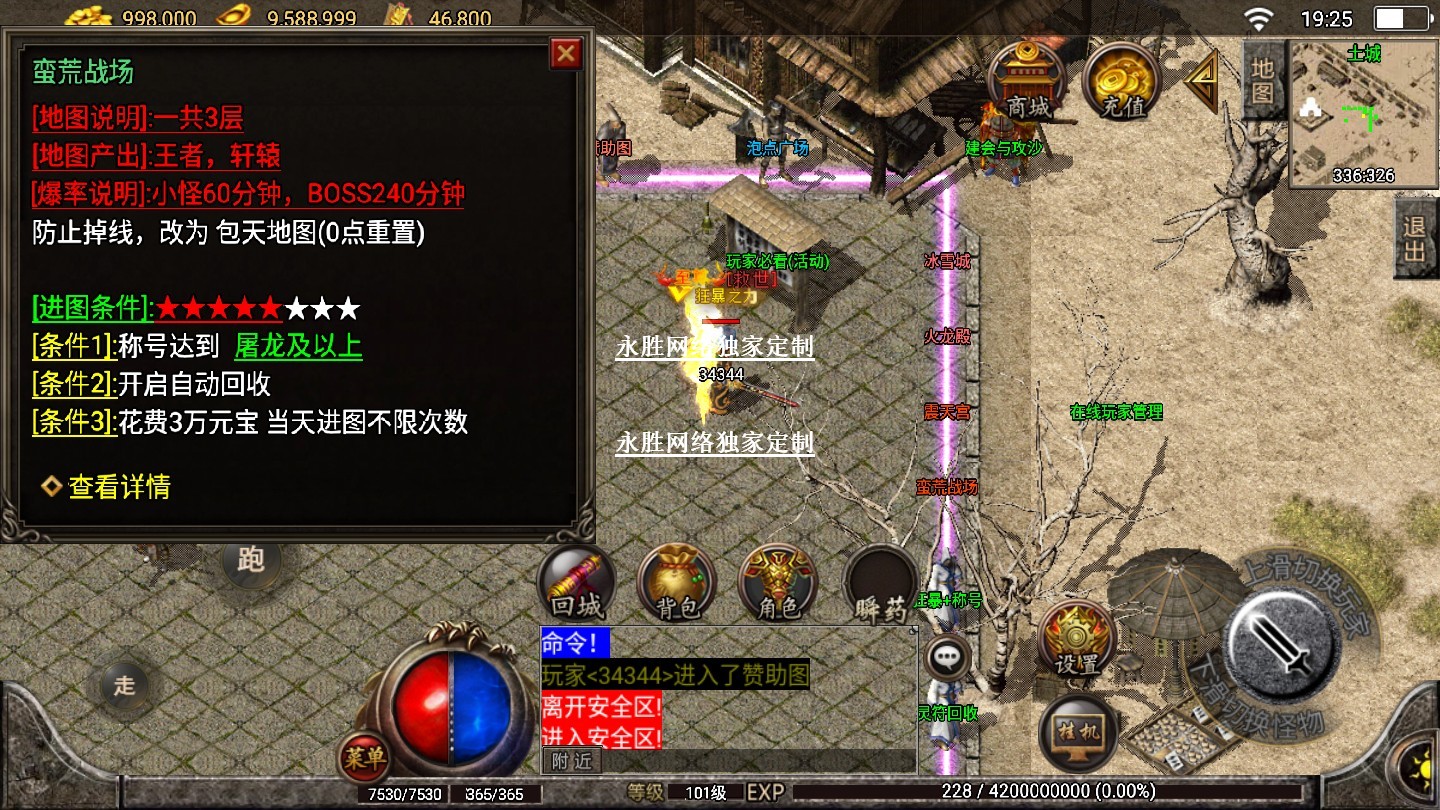Open the 商城 shop
The width and height of the screenshot is (1440, 810).
(x=1026, y=81)
